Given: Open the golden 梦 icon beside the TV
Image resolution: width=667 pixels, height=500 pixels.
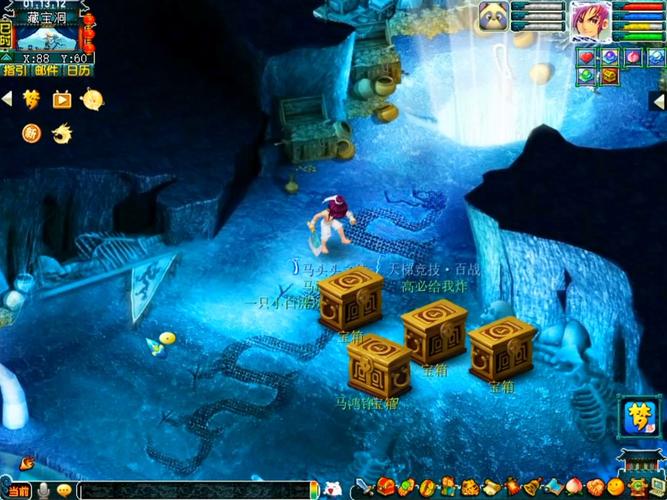Looking at the screenshot, I should [x=33, y=99].
